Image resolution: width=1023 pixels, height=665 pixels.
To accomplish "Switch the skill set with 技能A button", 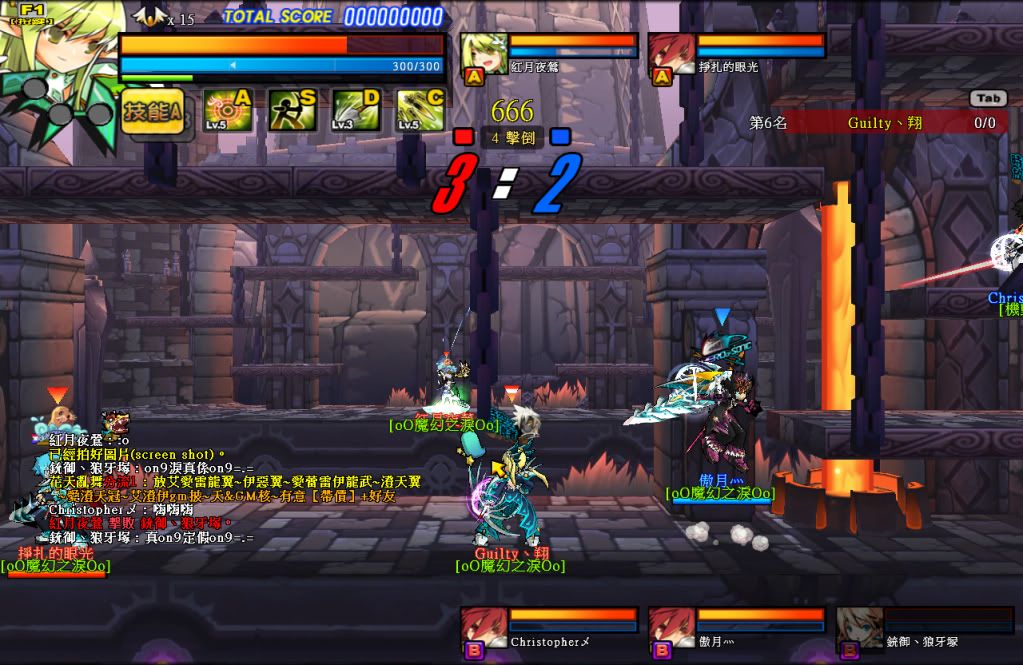I will coord(153,112).
